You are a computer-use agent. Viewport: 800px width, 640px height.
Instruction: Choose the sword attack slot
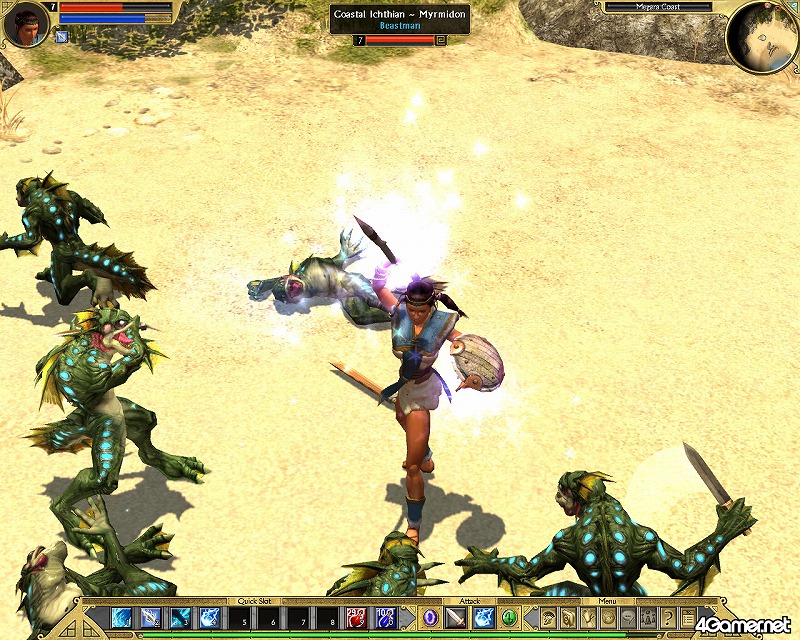pyautogui.click(x=456, y=618)
